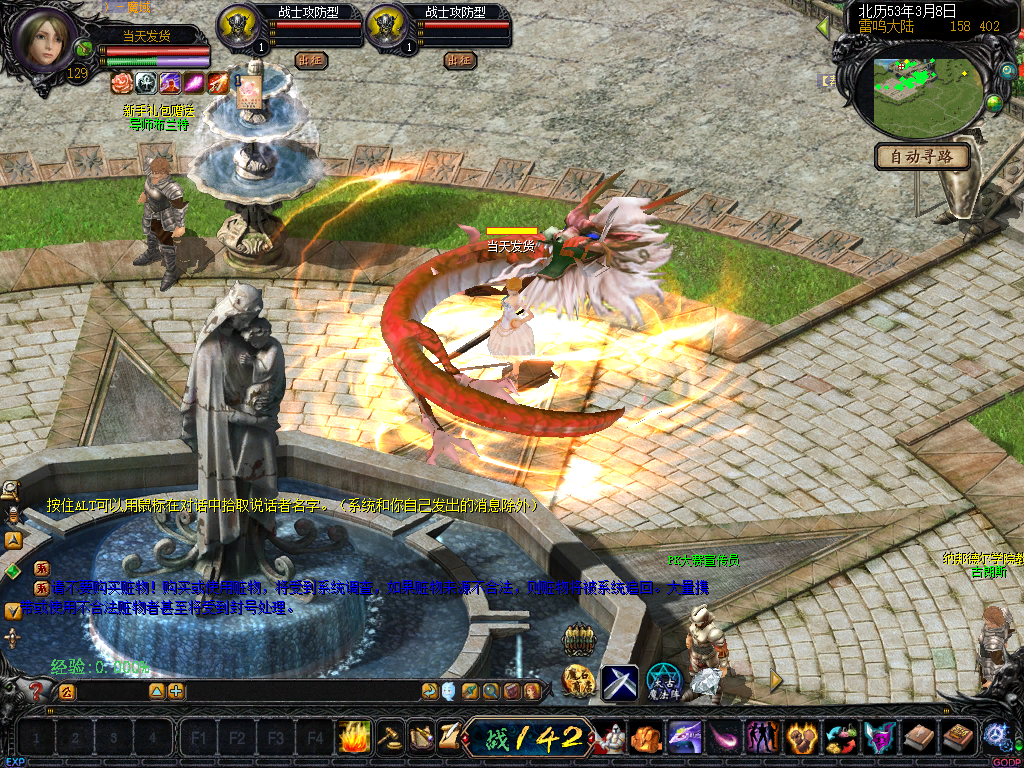Click the 自动寻路 auto-pathfinding button
This screenshot has height=768, width=1024.
point(922,156)
